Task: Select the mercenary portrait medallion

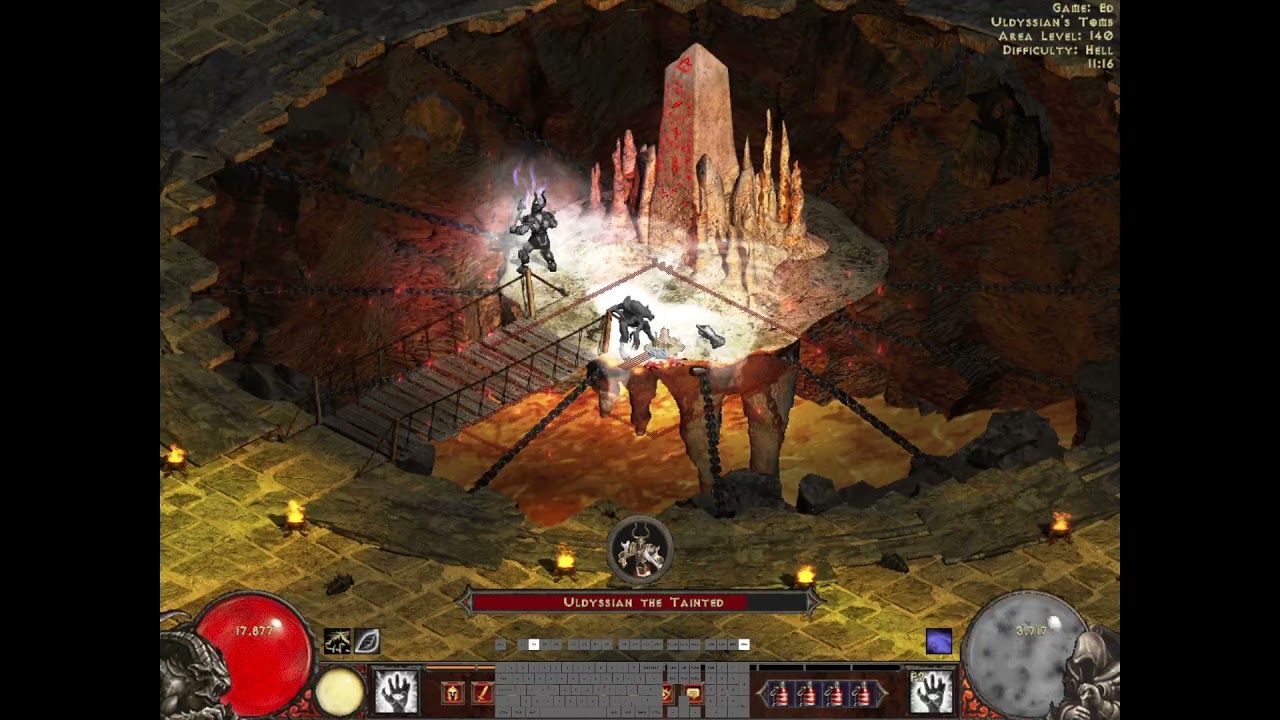Action: click(x=640, y=550)
